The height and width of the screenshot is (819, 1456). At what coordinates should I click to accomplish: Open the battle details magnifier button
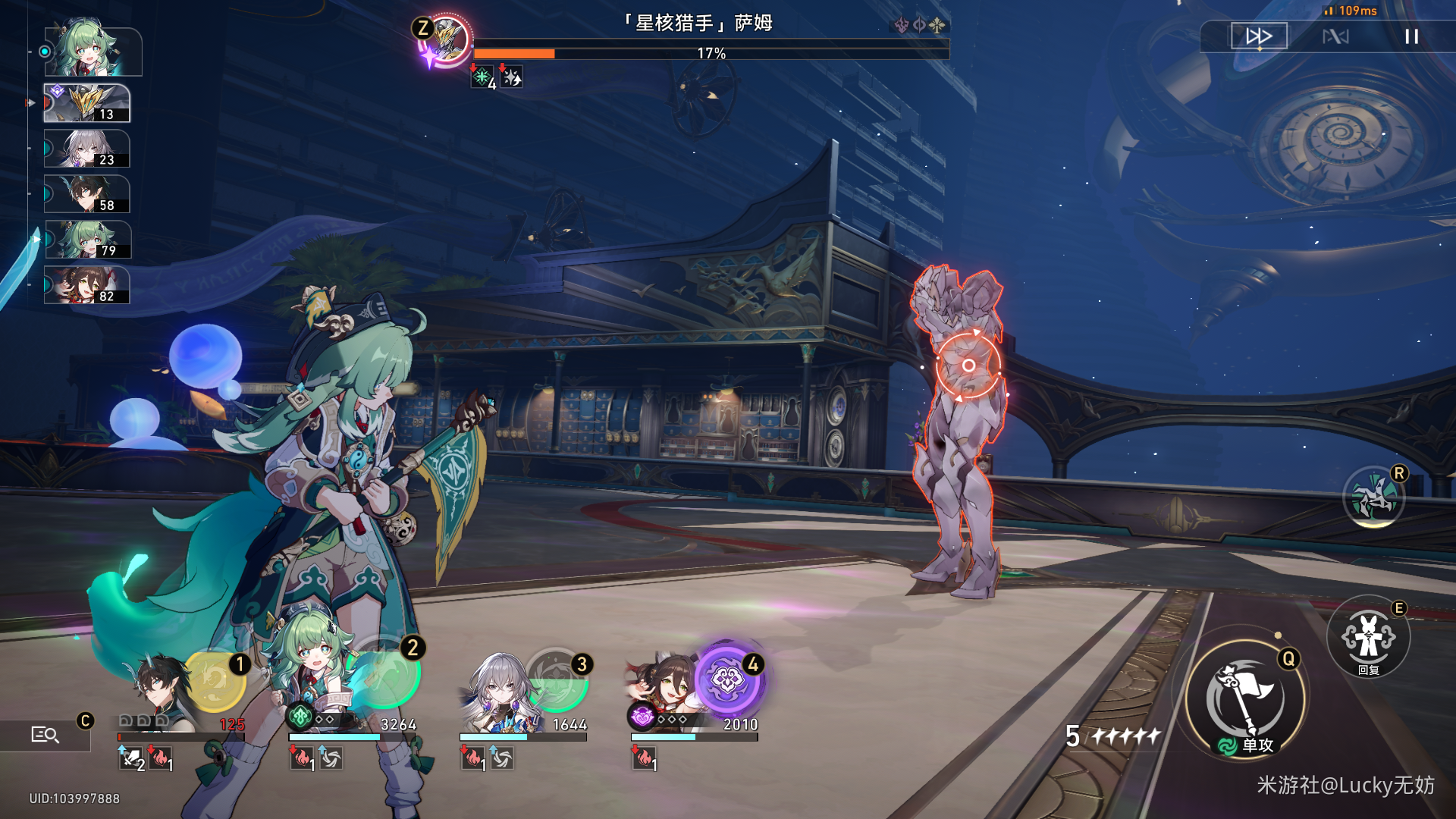45,734
